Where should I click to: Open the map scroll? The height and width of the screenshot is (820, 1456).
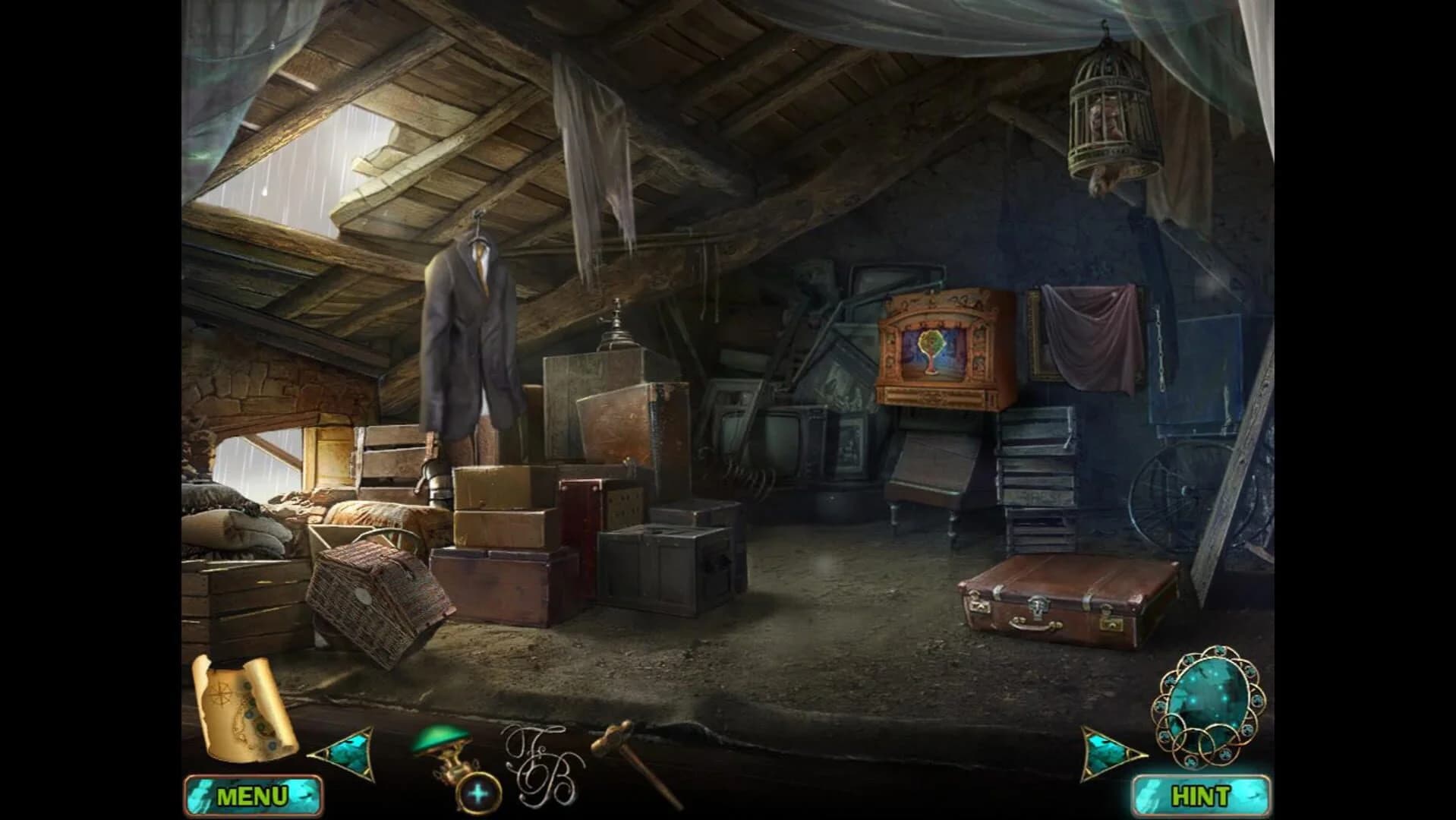coord(243,706)
